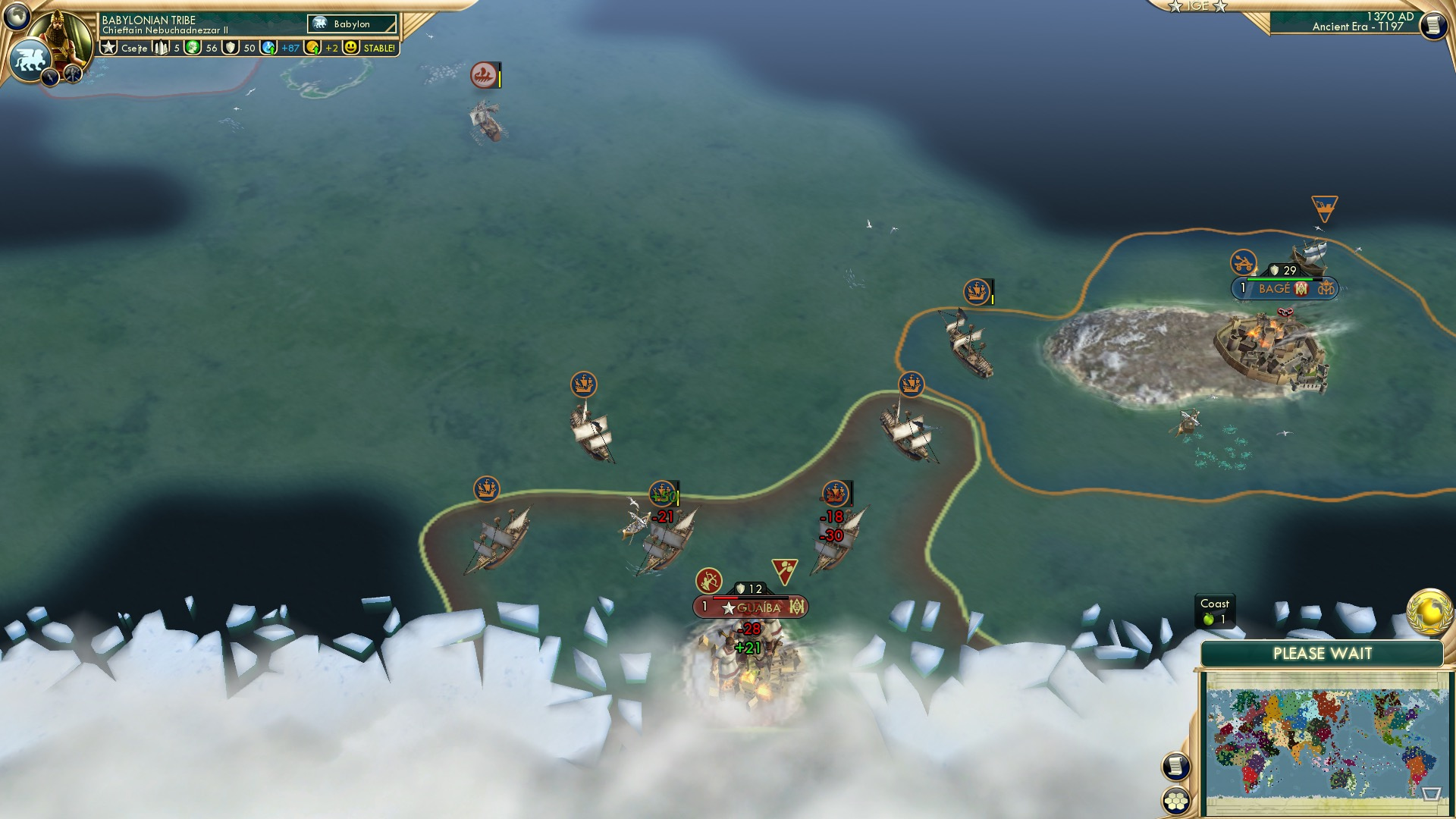Screen dimensions: 1456x819
Task: Click the winged lion civilization emblem
Action: coord(30,60)
